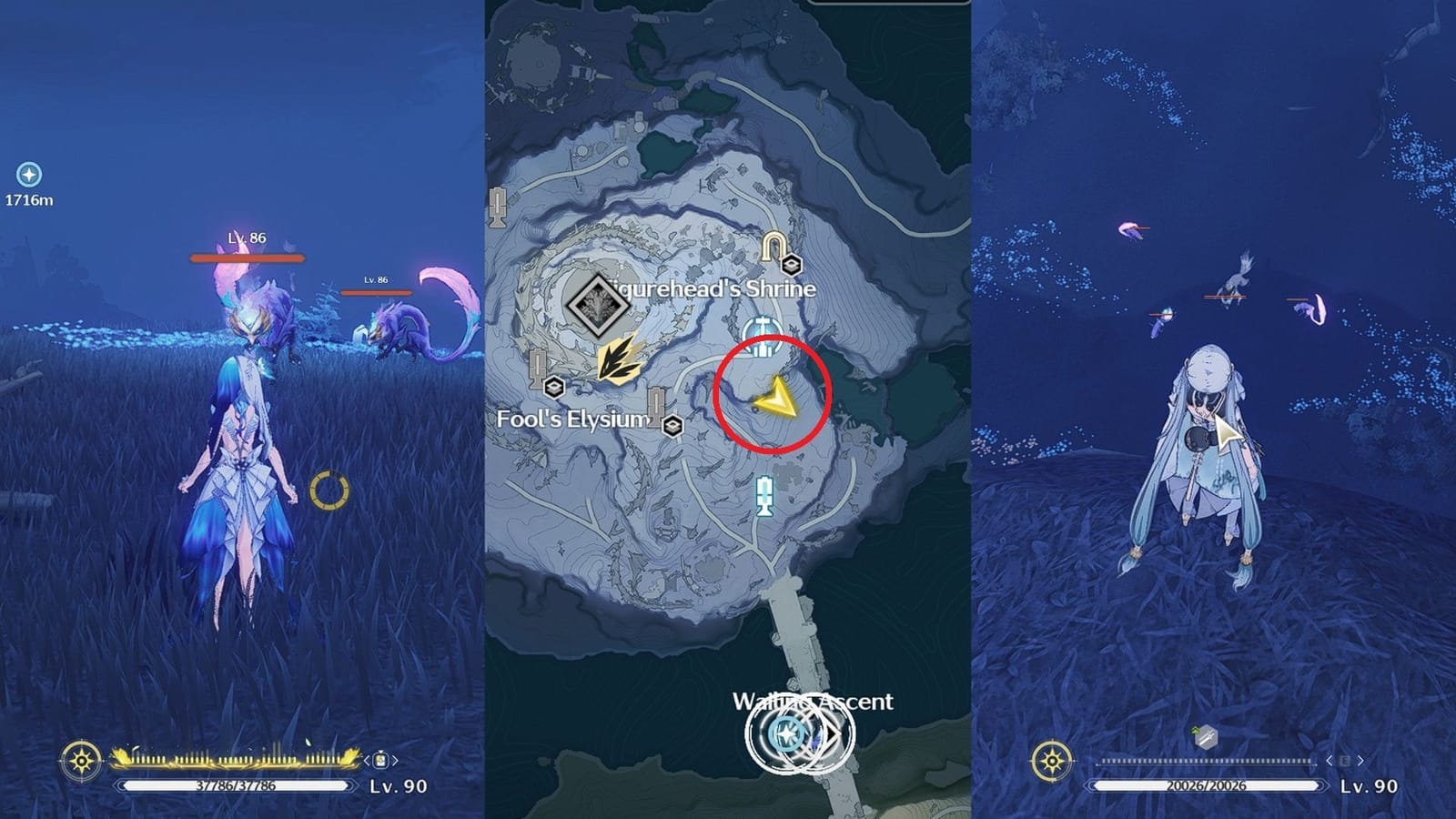Click the Figurehead's Shrine location label

(x=711, y=288)
